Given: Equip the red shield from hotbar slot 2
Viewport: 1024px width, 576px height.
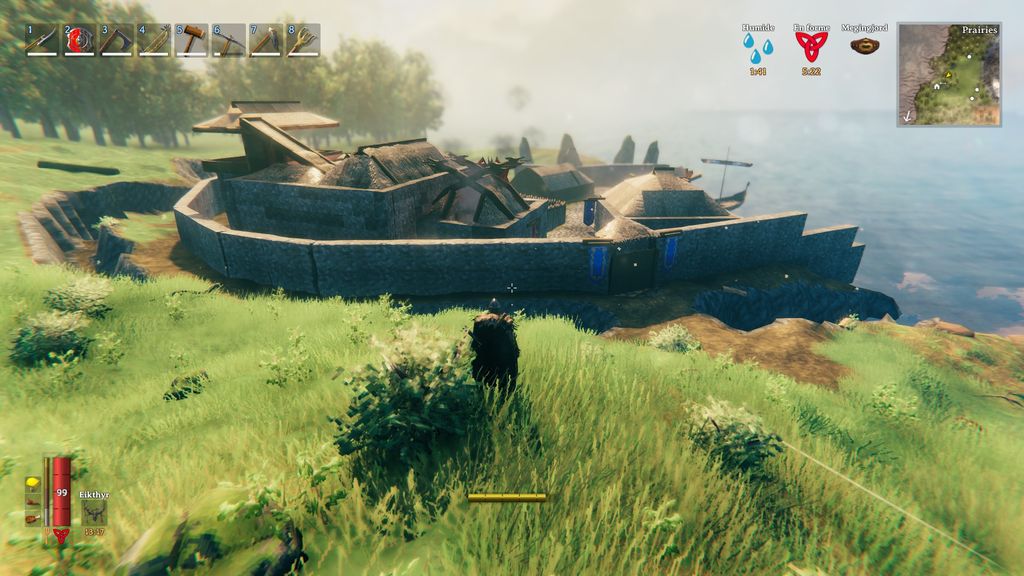Looking at the screenshot, I should click(79, 40).
